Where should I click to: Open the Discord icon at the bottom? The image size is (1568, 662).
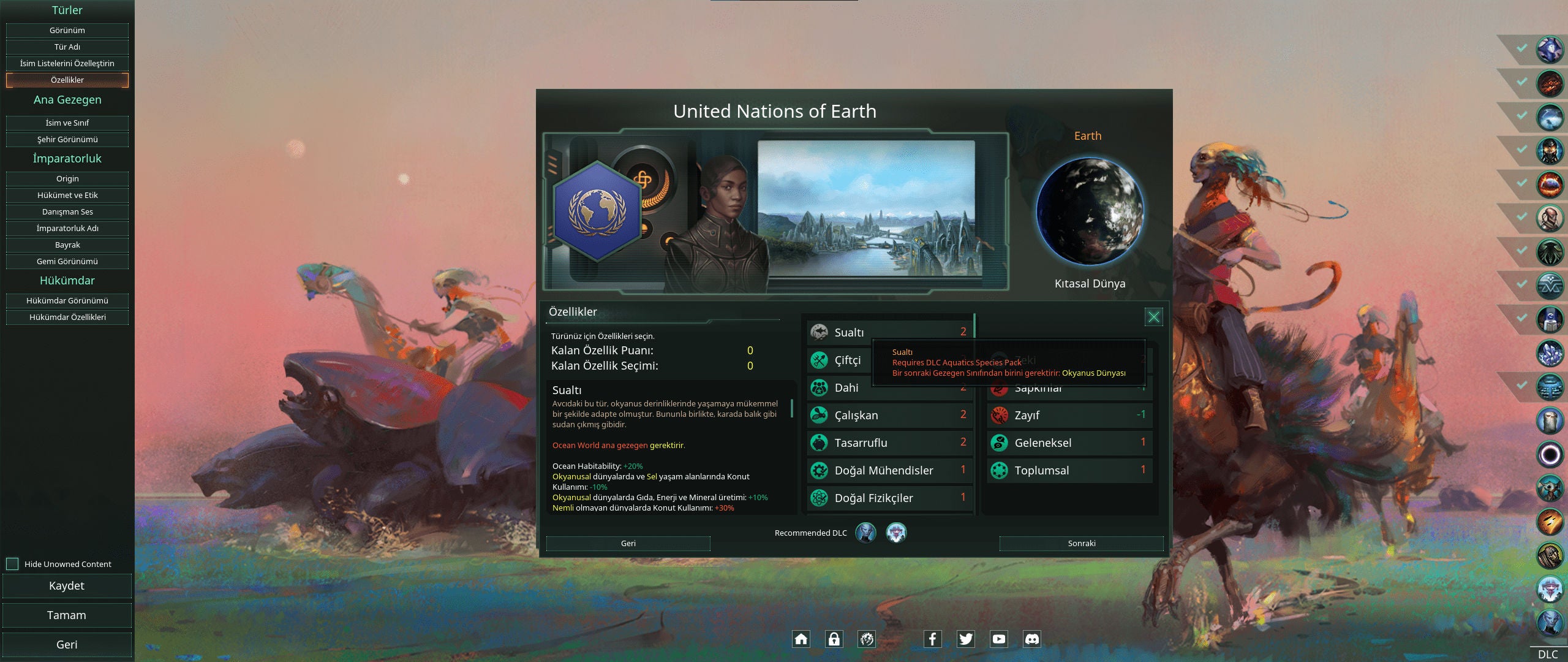(1033, 639)
